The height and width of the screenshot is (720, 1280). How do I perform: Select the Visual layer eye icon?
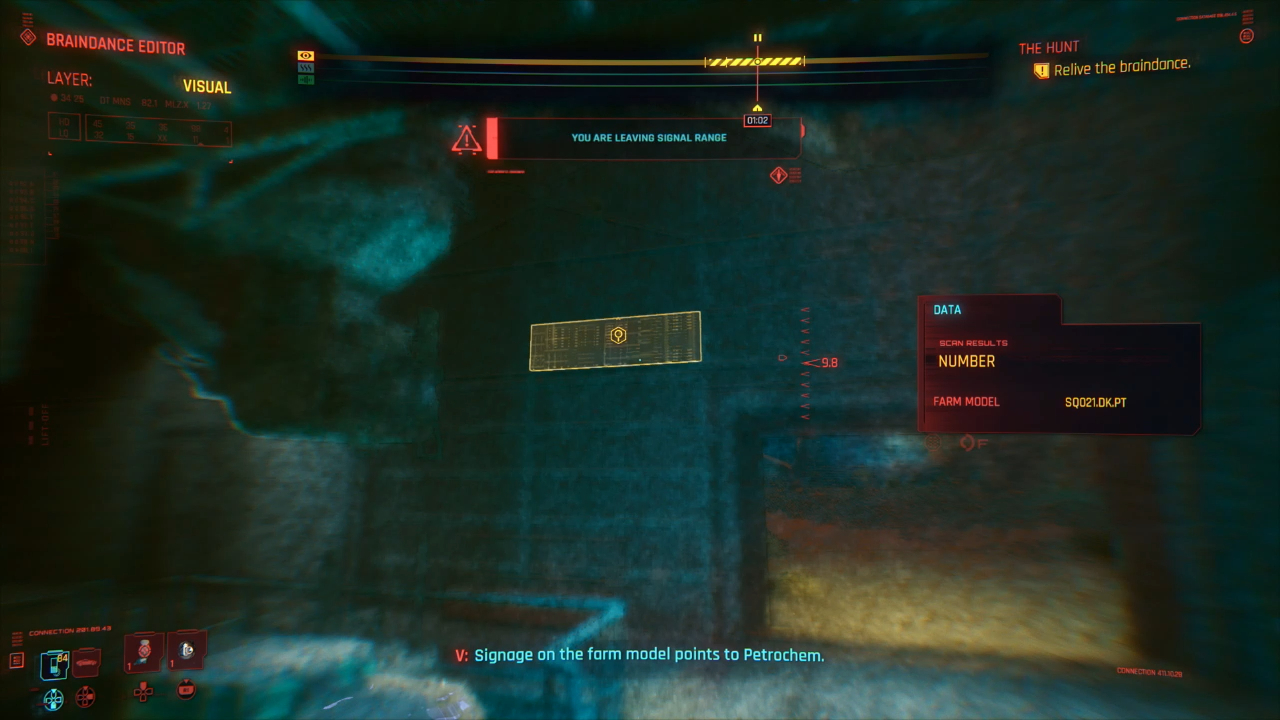point(305,55)
